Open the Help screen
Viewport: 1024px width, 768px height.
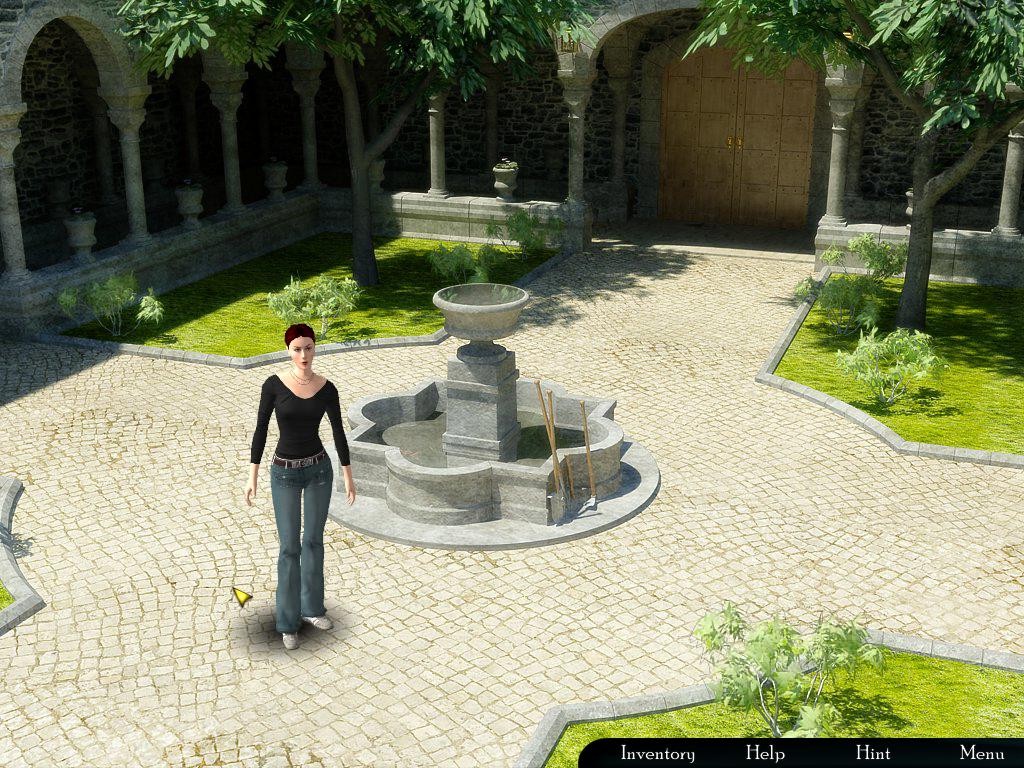(x=765, y=753)
